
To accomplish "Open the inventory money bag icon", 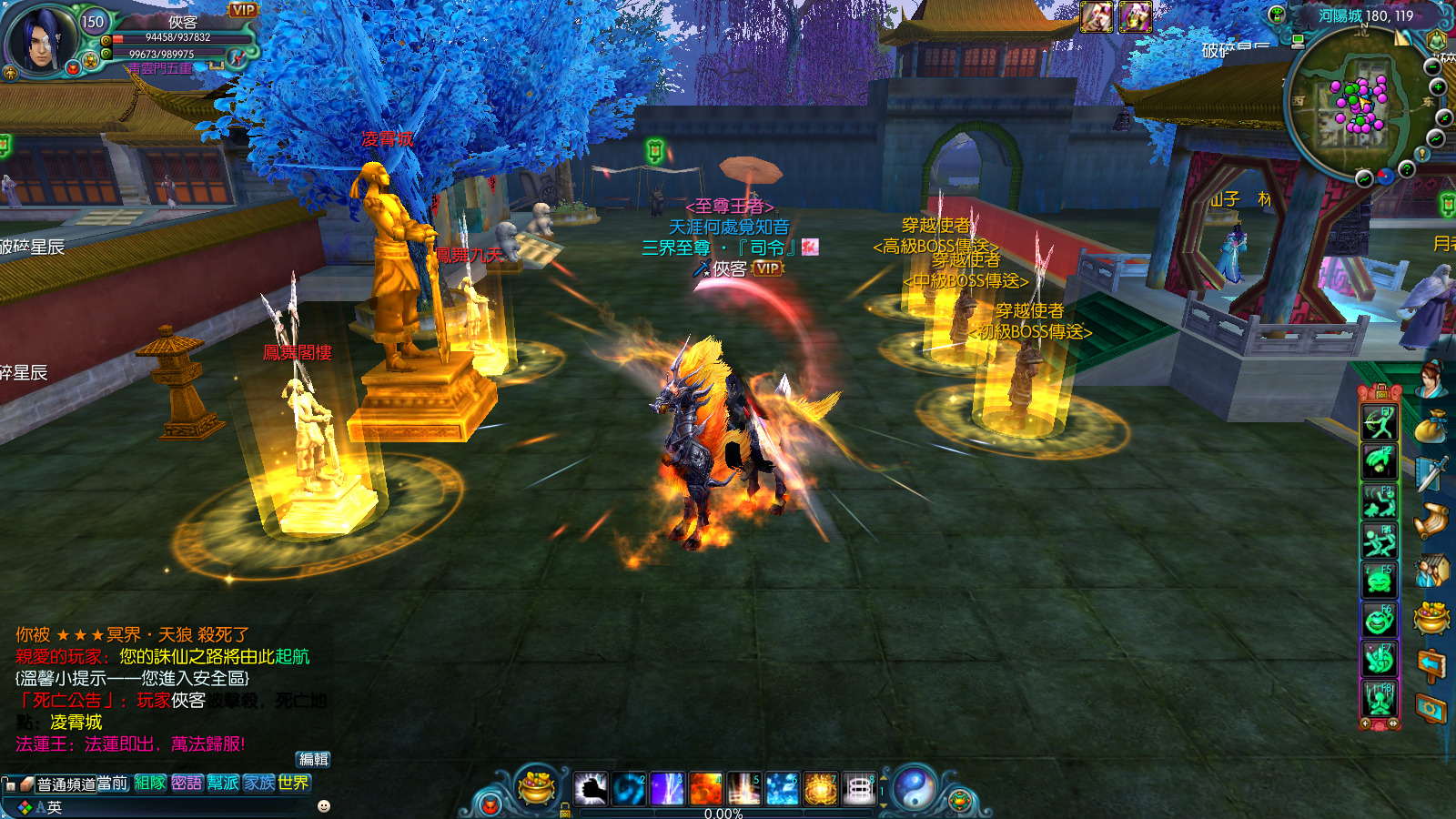I will point(1431,426).
